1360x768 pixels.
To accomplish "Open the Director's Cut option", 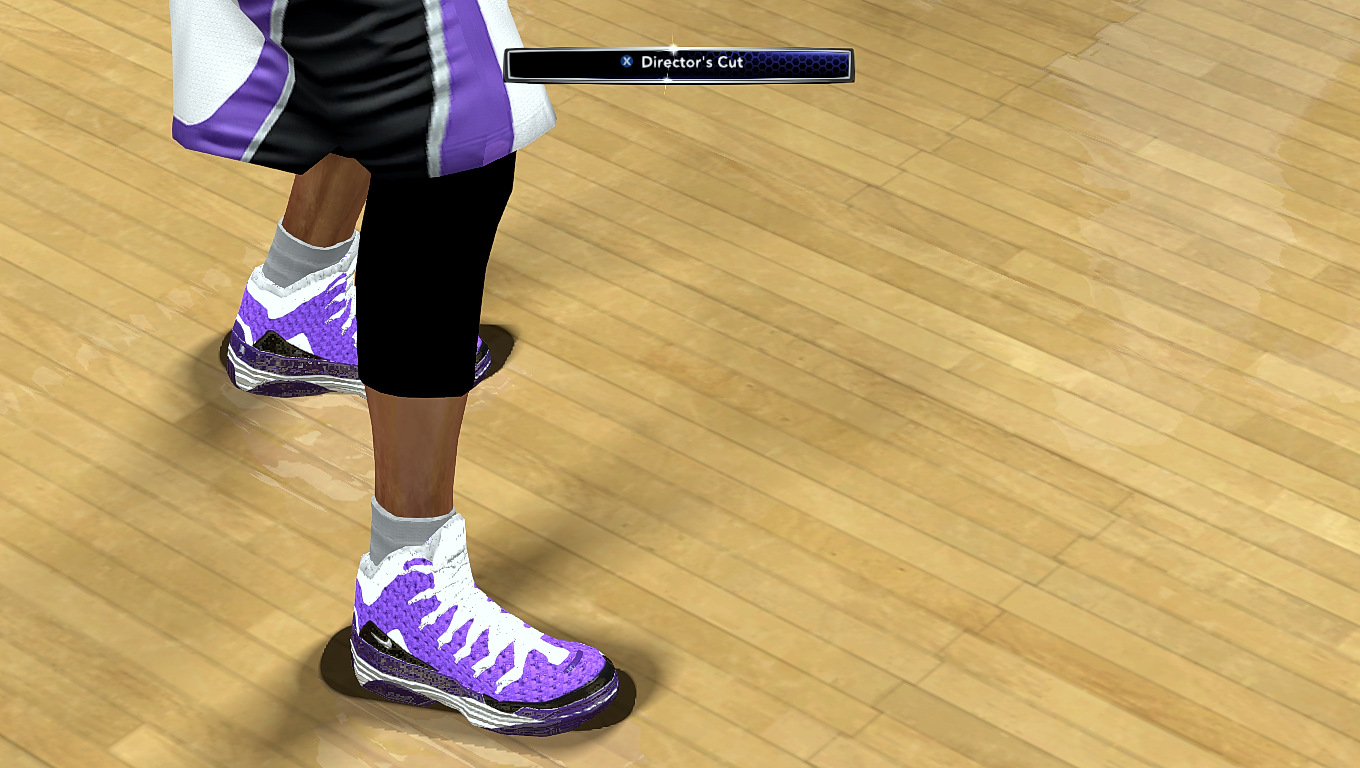I will pyautogui.click(x=679, y=64).
